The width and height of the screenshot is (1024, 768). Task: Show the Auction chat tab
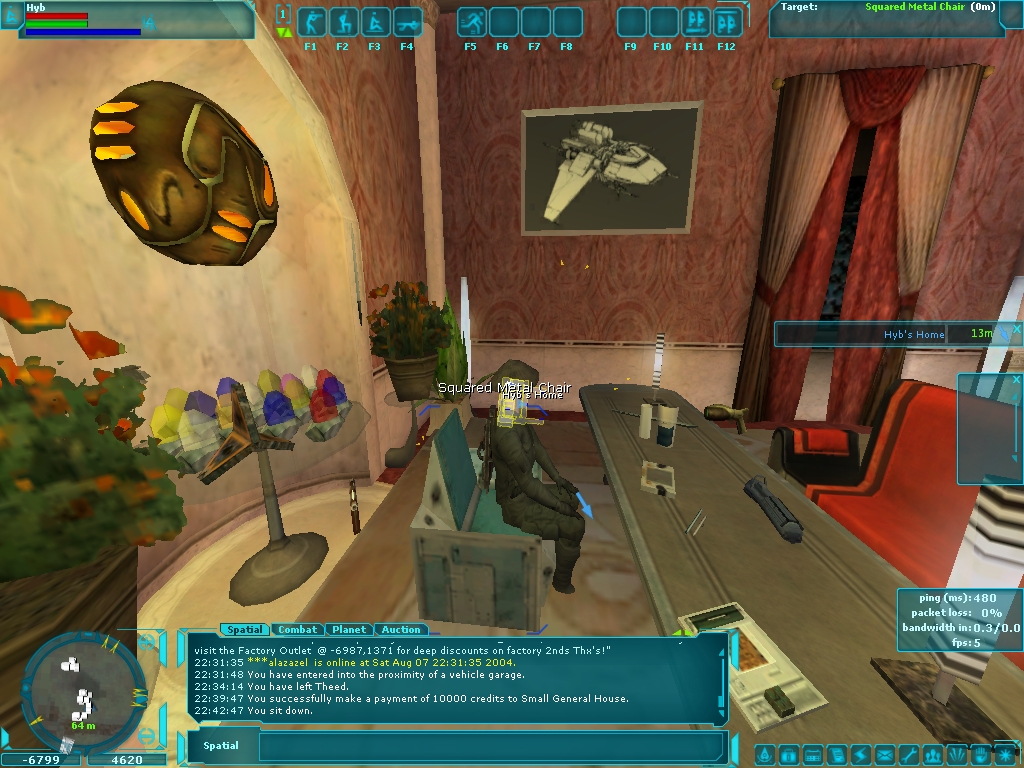tap(401, 630)
